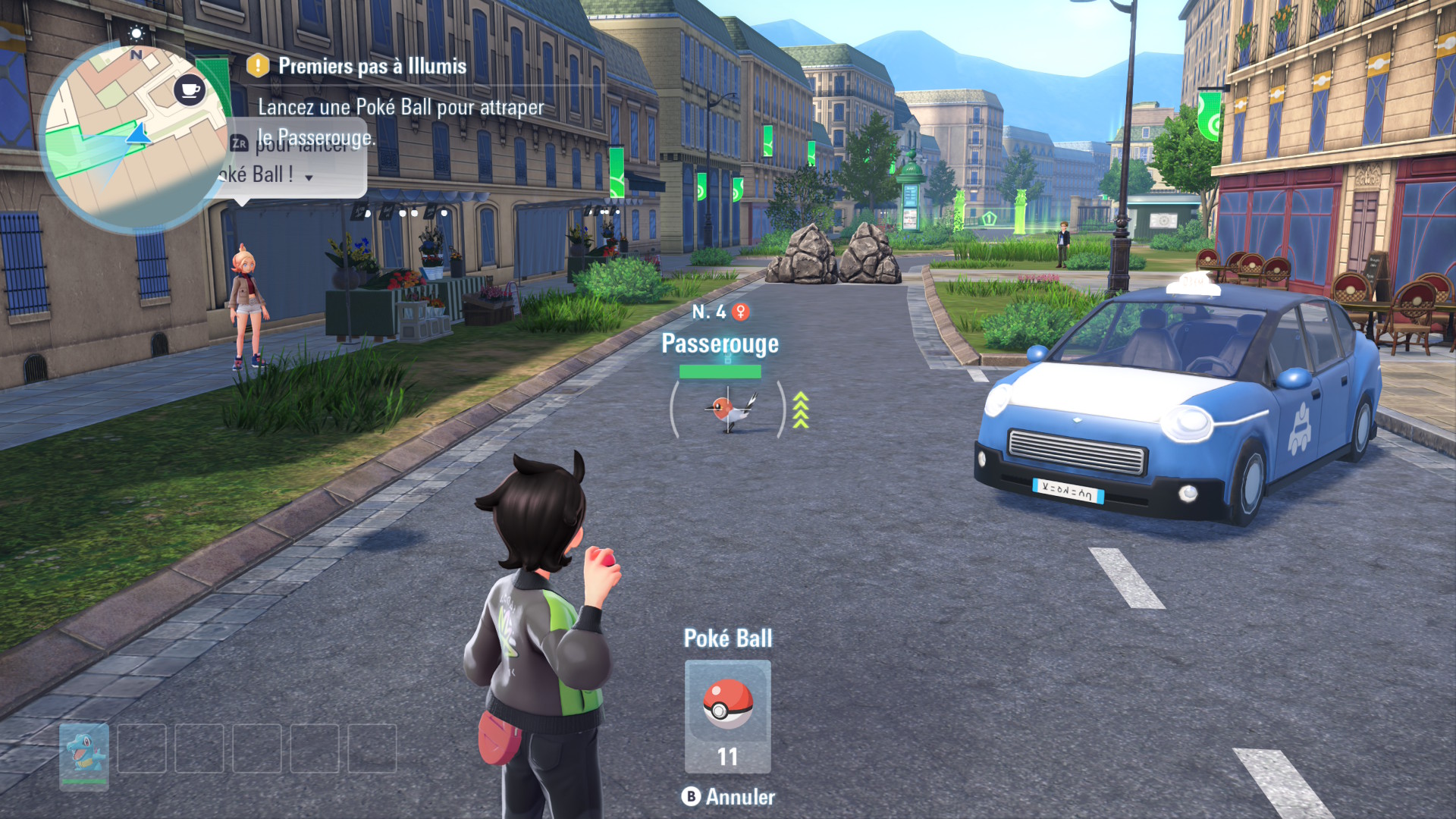Click the café cup marker on minimap
Image resolution: width=1456 pixels, height=819 pixels.
pyautogui.click(x=190, y=90)
